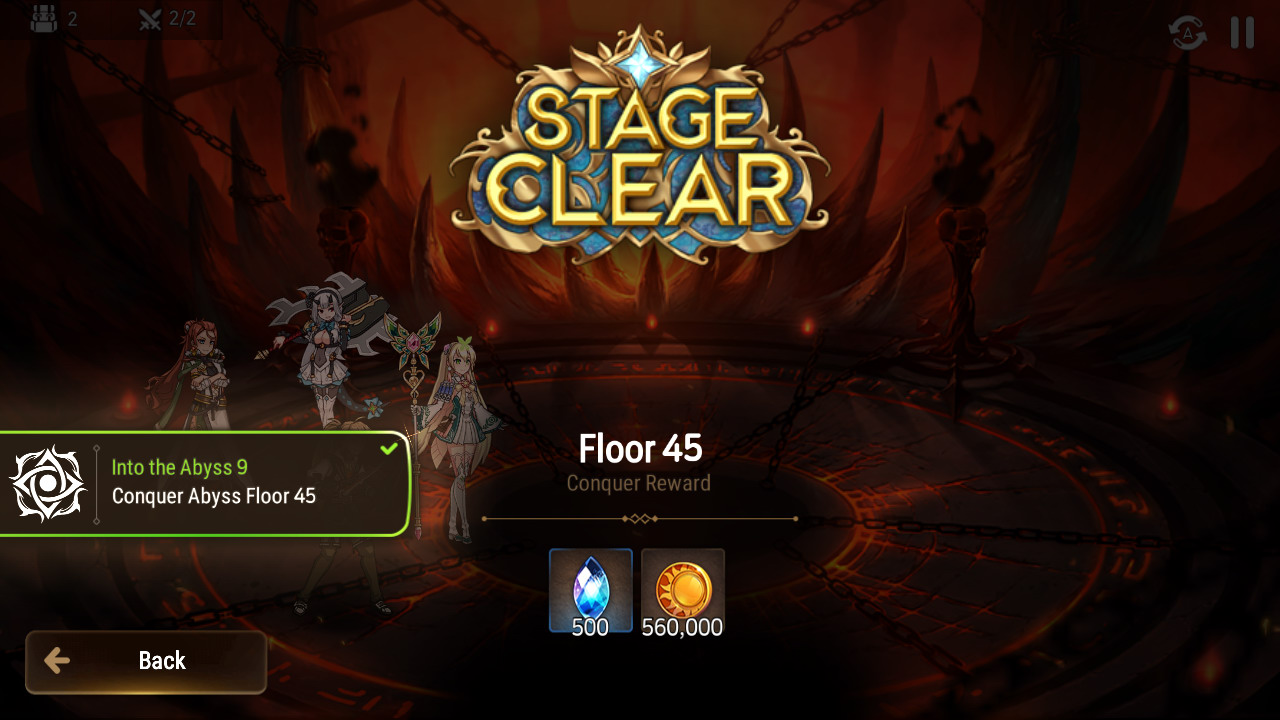
Task: Go back using the Back button
Action: coord(146,661)
